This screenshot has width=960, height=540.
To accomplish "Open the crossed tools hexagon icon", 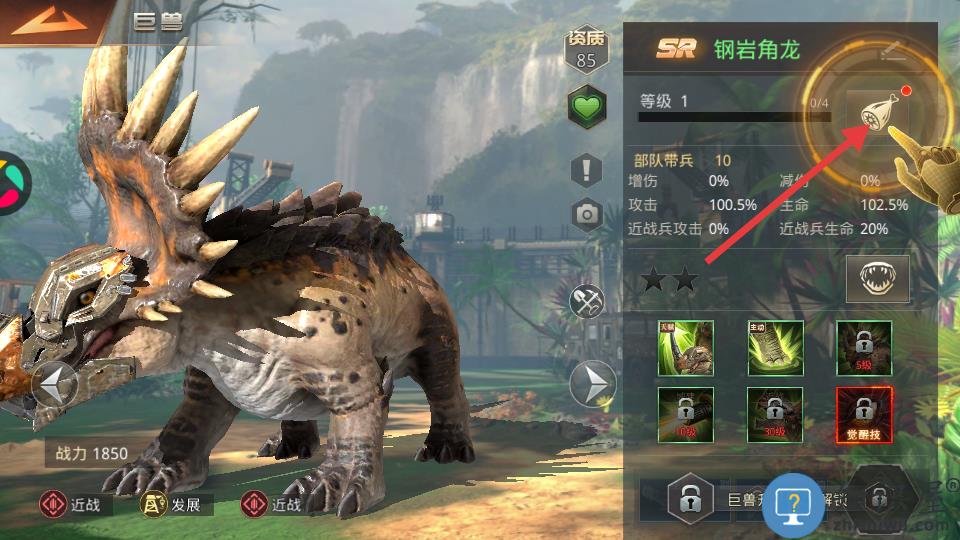I will click(x=587, y=299).
